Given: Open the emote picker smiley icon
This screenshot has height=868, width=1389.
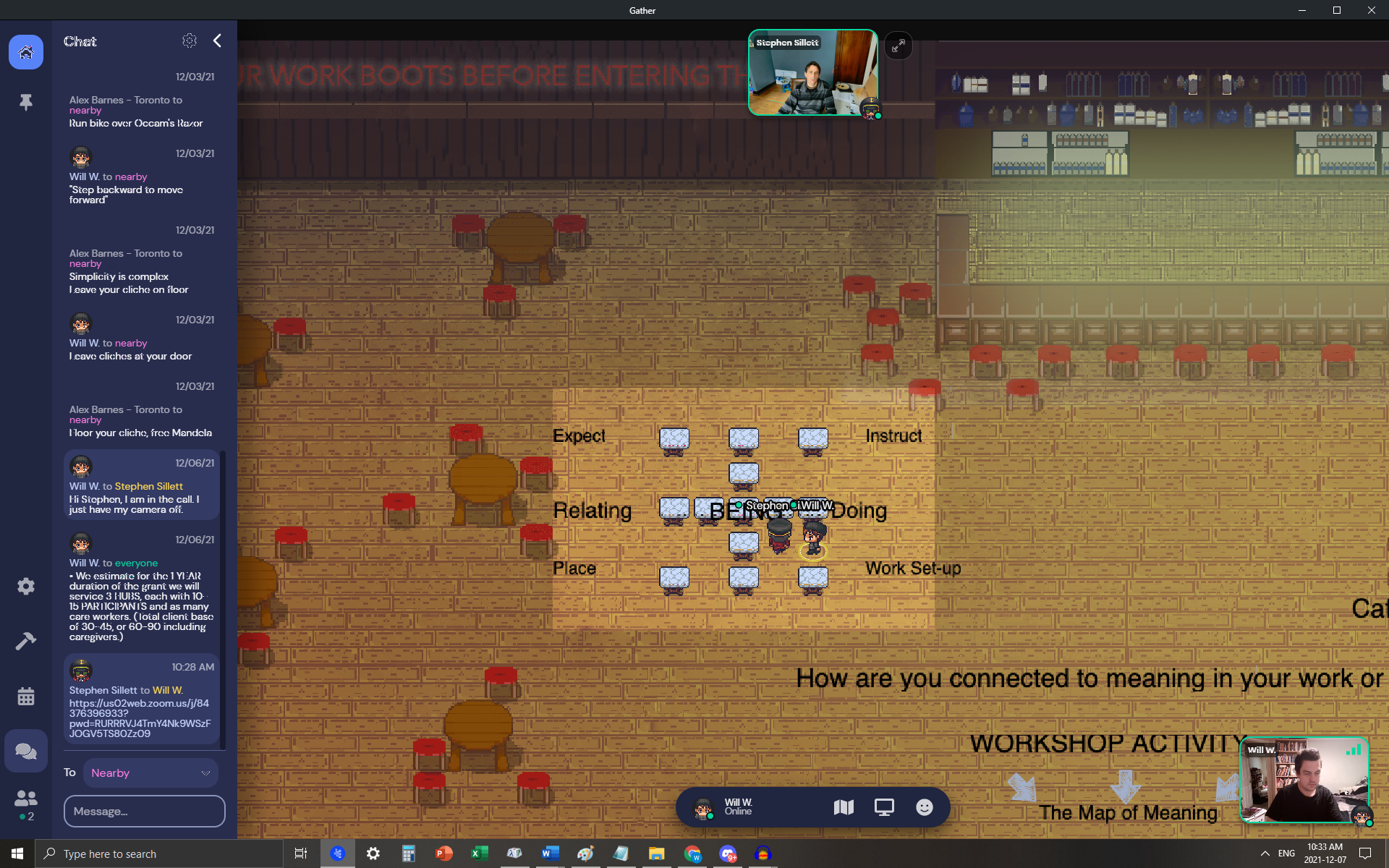Looking at the screenshot, I should (x=925, y=807).
